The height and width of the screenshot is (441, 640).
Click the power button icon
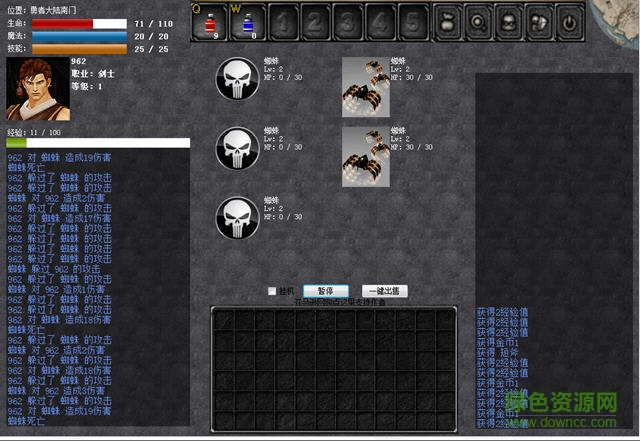(569, 22)
